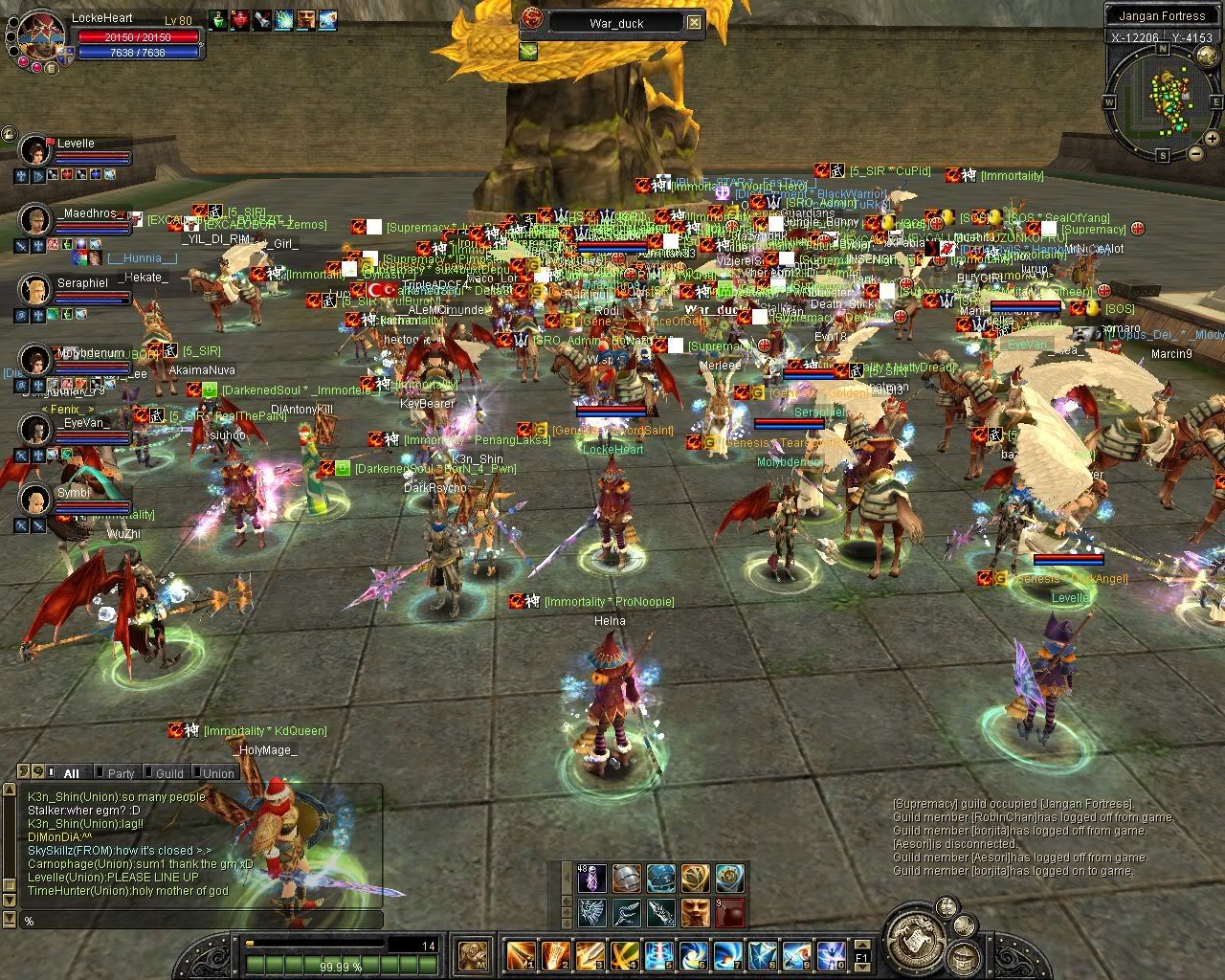
Task: Select party member Symbi's portrait
Action: (x=35, y=499)
